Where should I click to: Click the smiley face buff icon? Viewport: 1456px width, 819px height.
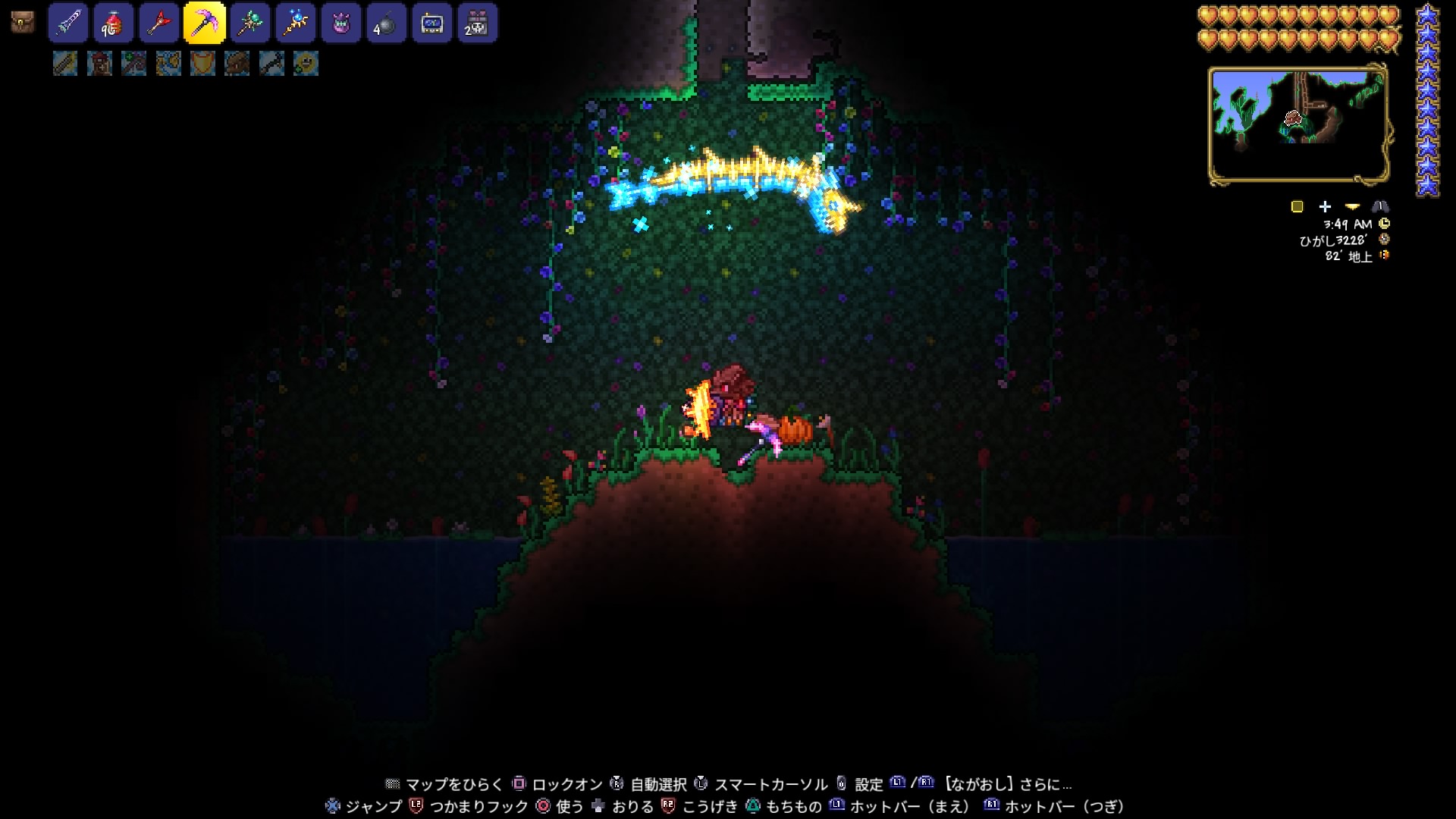click(x=306, y=64)
